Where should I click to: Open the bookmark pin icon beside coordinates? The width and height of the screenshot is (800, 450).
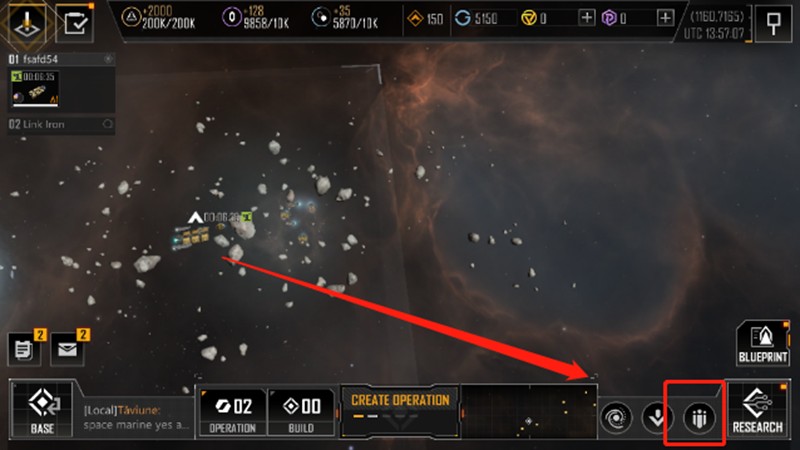772,23
